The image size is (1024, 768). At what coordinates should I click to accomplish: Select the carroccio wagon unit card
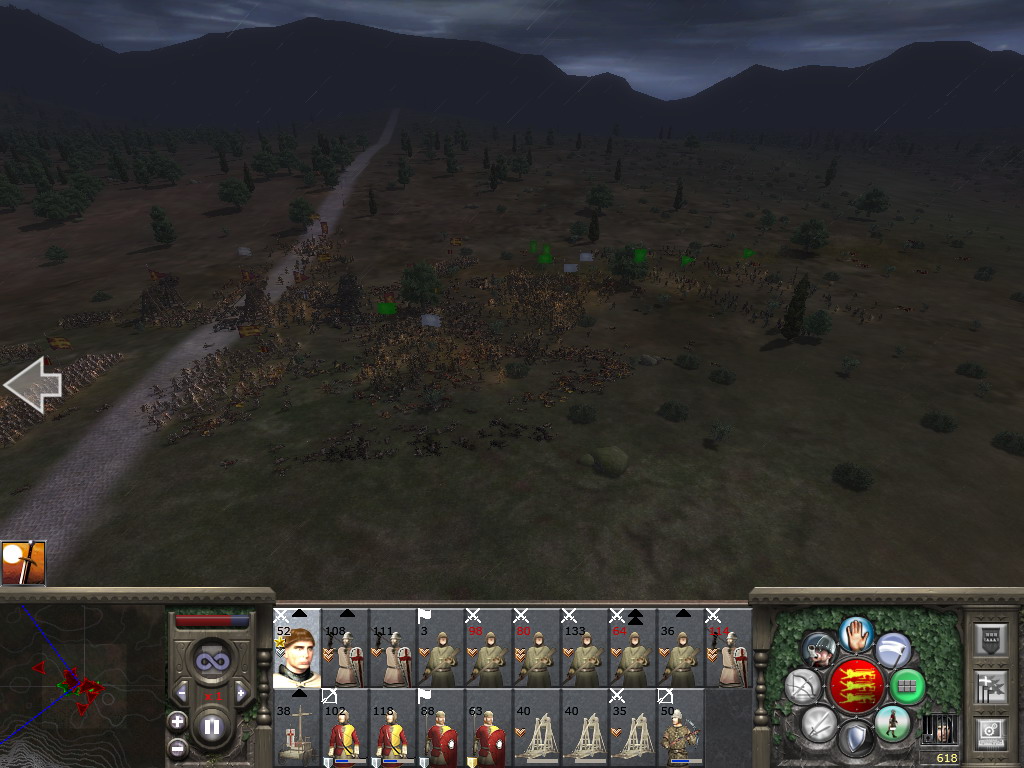[297, 728]
